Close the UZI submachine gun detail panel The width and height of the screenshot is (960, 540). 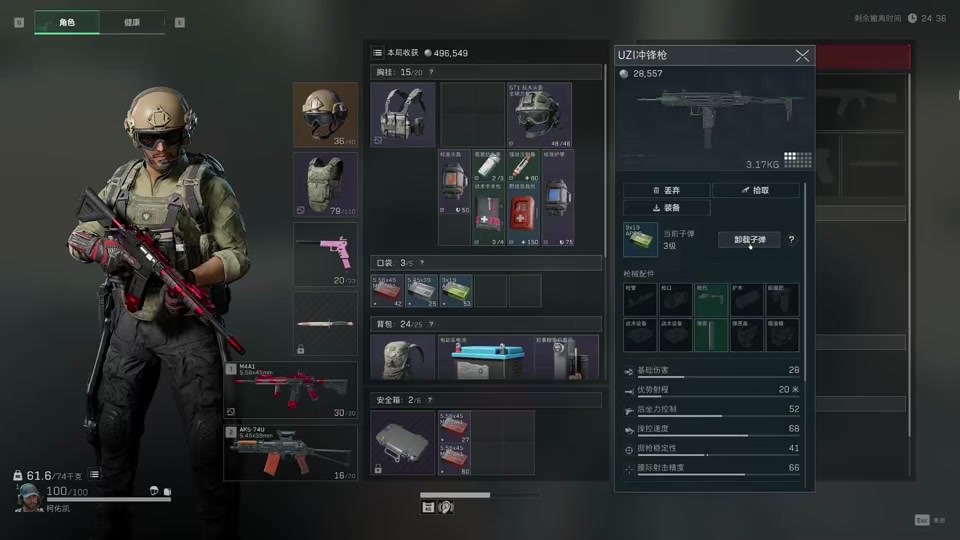[802, 56]
